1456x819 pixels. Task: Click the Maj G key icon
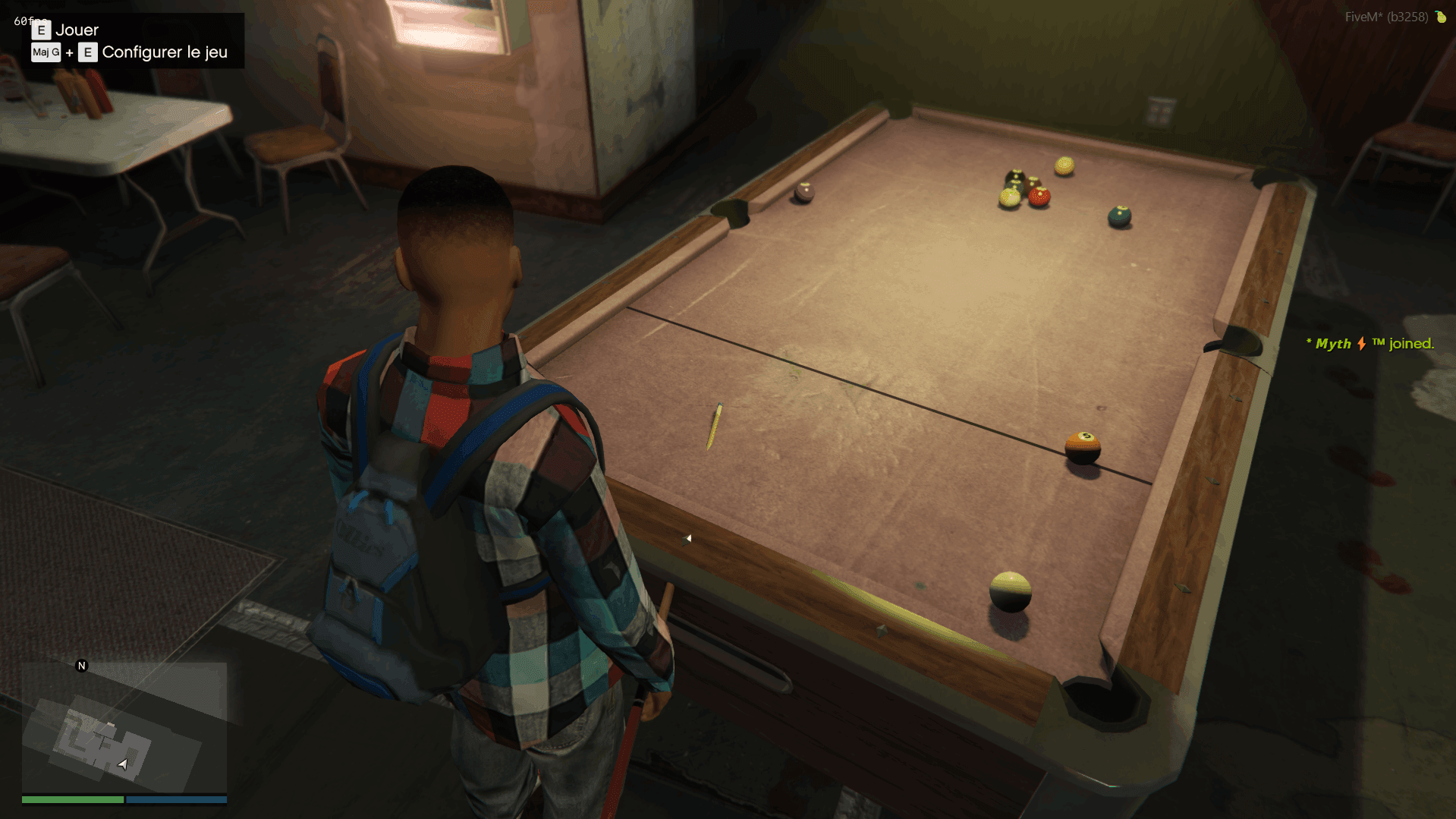(46, 53)
